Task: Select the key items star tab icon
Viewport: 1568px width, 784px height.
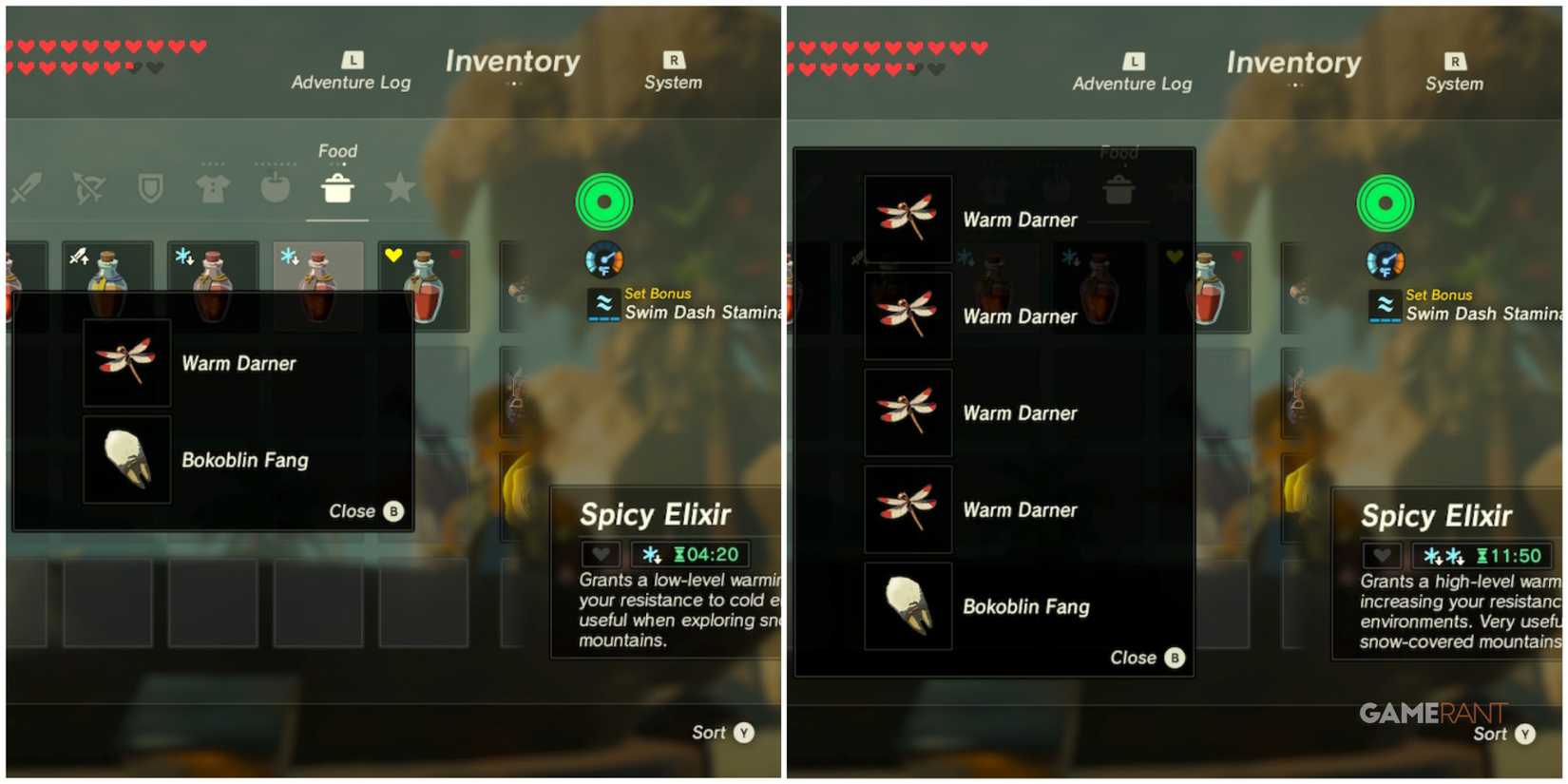Action: [x=399, y=188]
